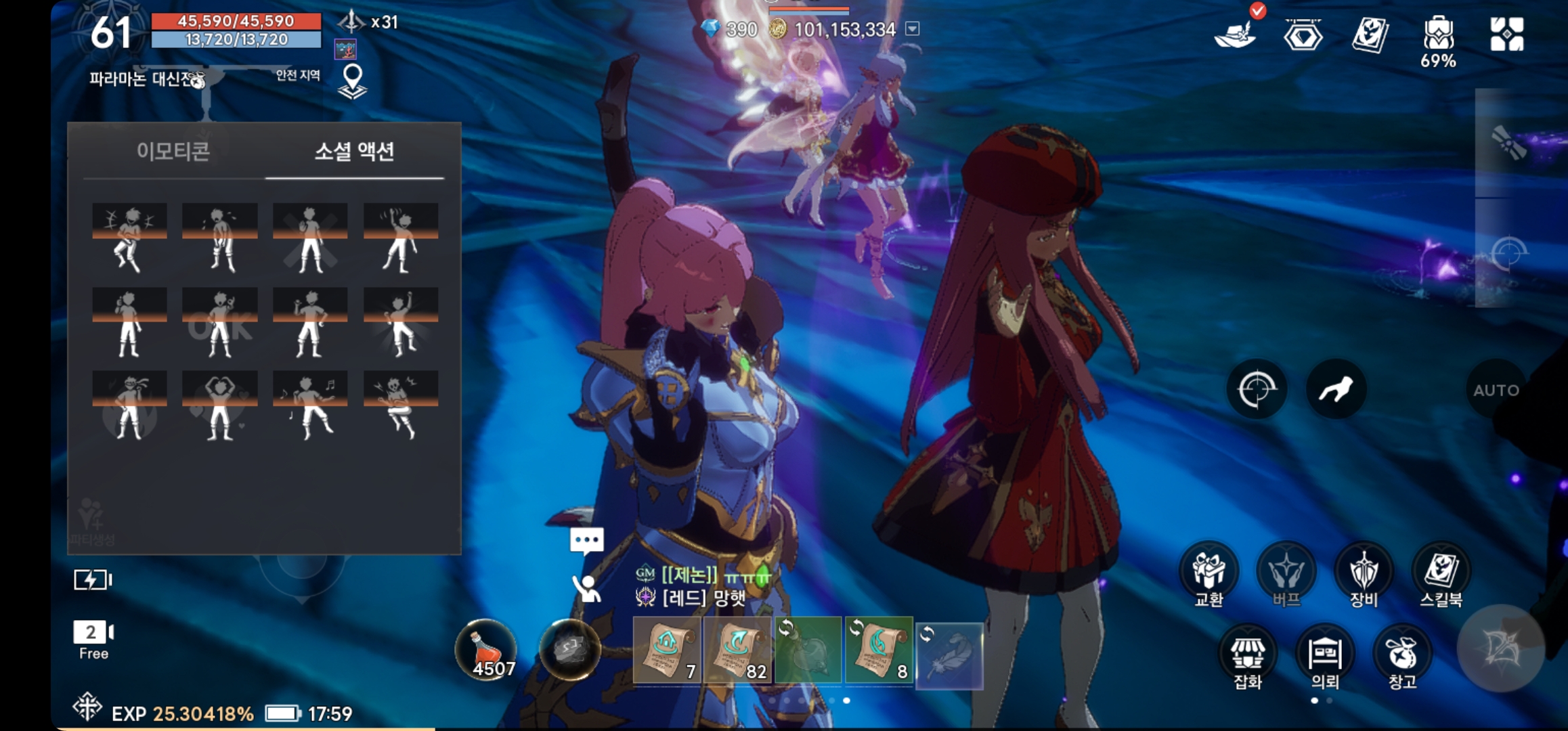This screenshot has height=731, width=1568.
Task: Toggle AUTO battle mode
Action: coord(1496,390)
